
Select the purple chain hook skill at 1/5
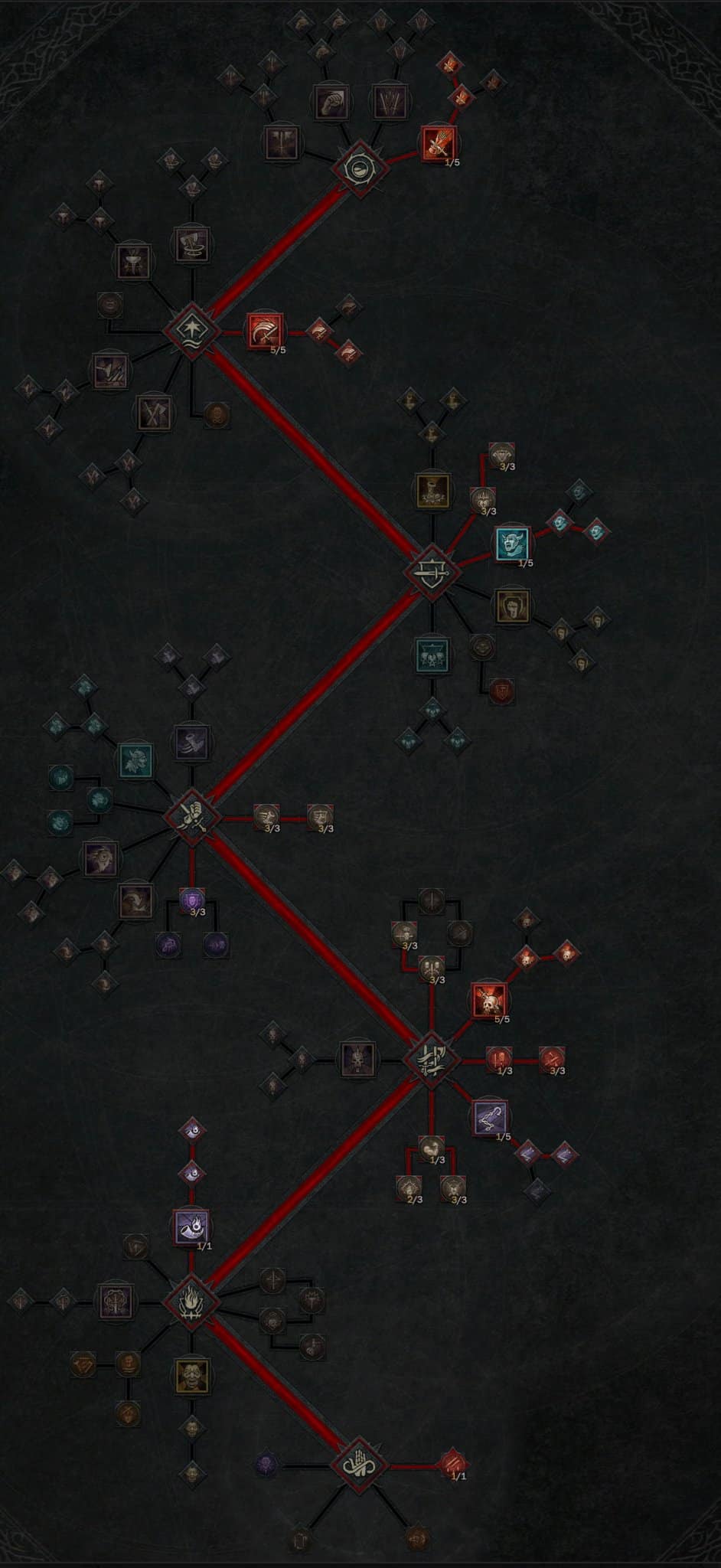tap(490, 1117)
